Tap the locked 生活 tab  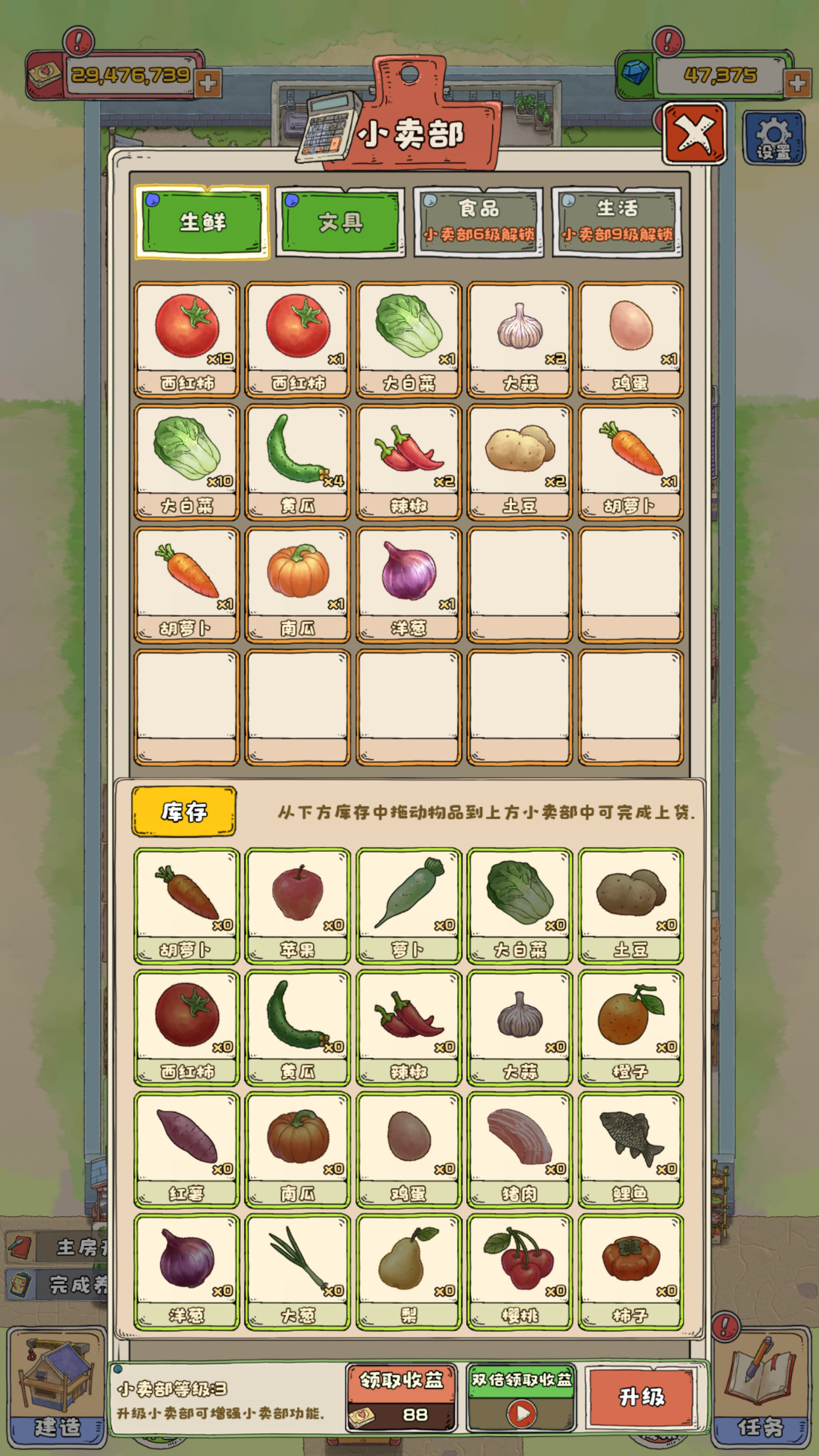[617, 222]
